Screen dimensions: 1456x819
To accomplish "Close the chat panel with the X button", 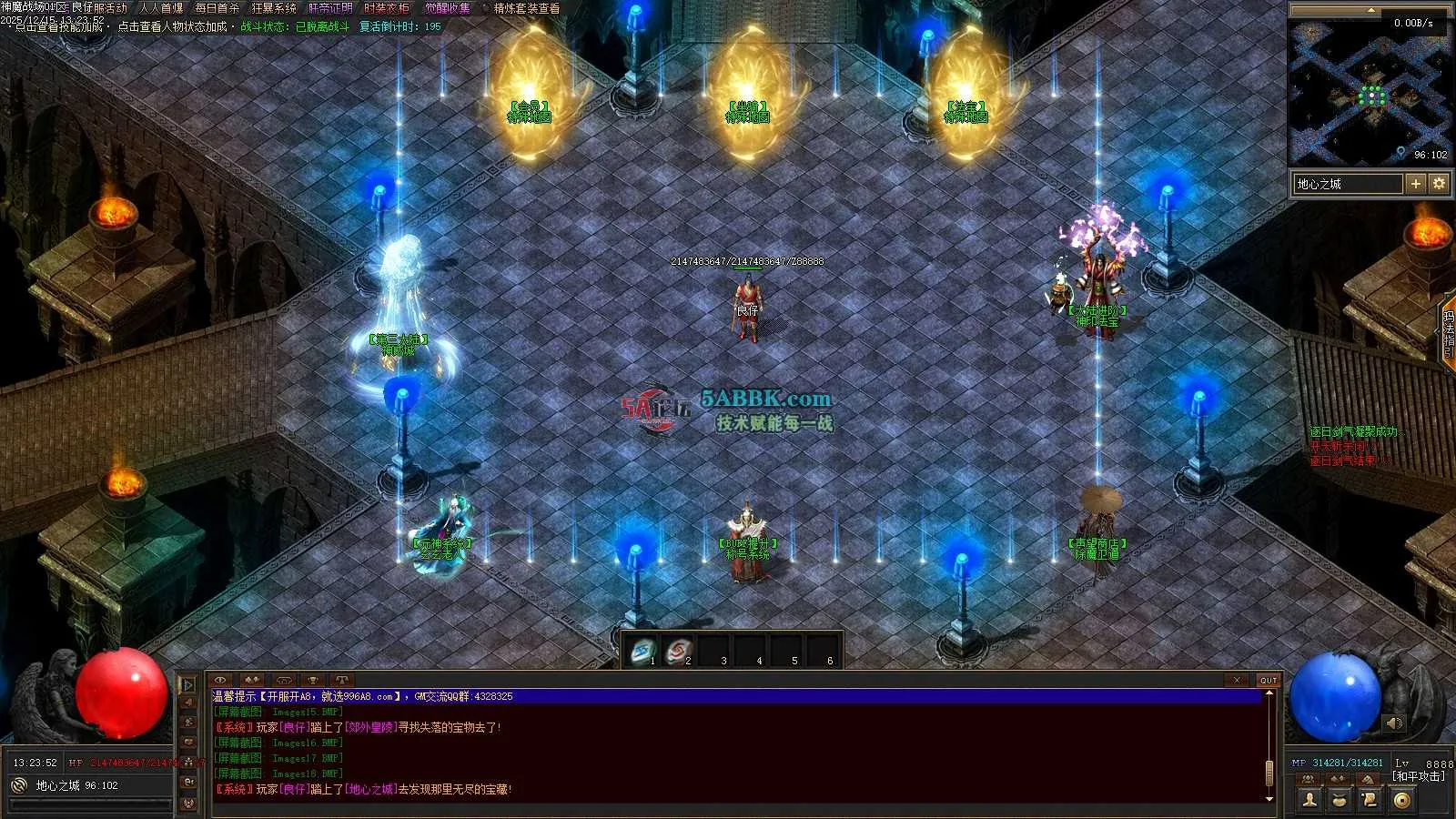I will click(x=1237, y=680).
